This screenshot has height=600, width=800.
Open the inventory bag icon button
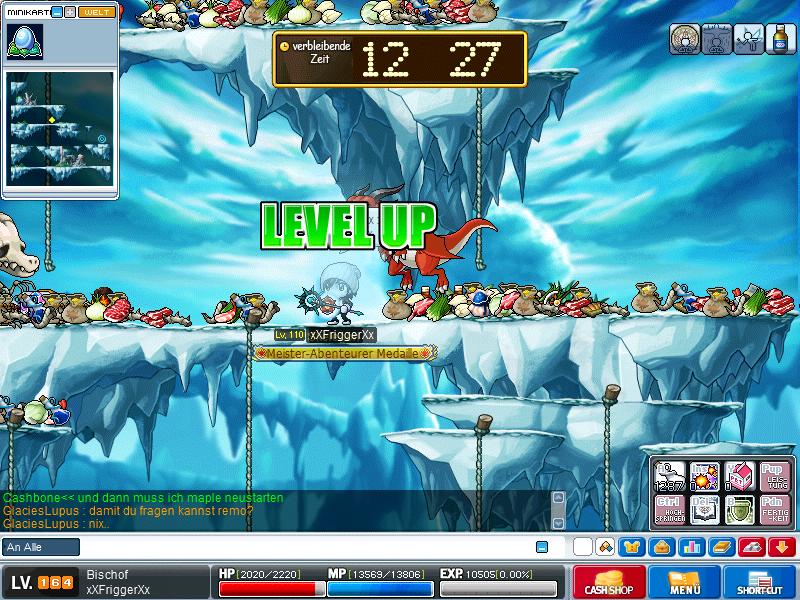point(661,546)
